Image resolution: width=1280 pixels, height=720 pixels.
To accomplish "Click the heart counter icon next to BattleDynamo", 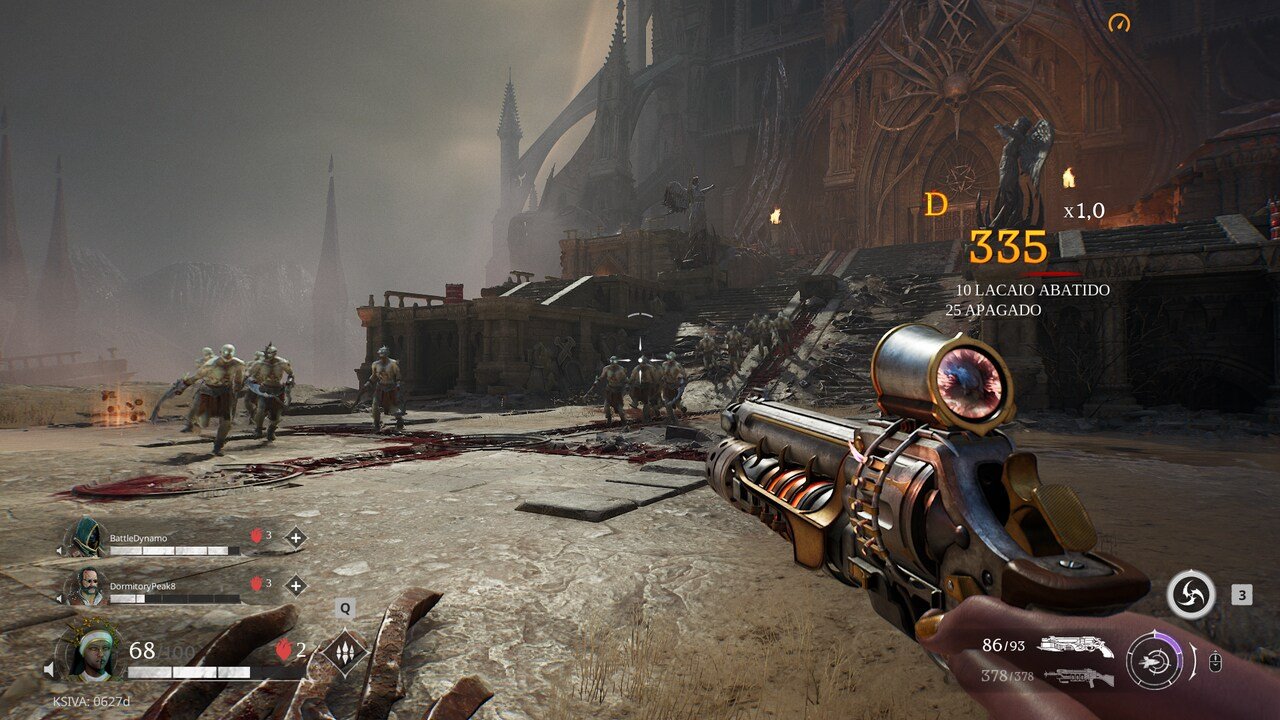I will point(257,535).
